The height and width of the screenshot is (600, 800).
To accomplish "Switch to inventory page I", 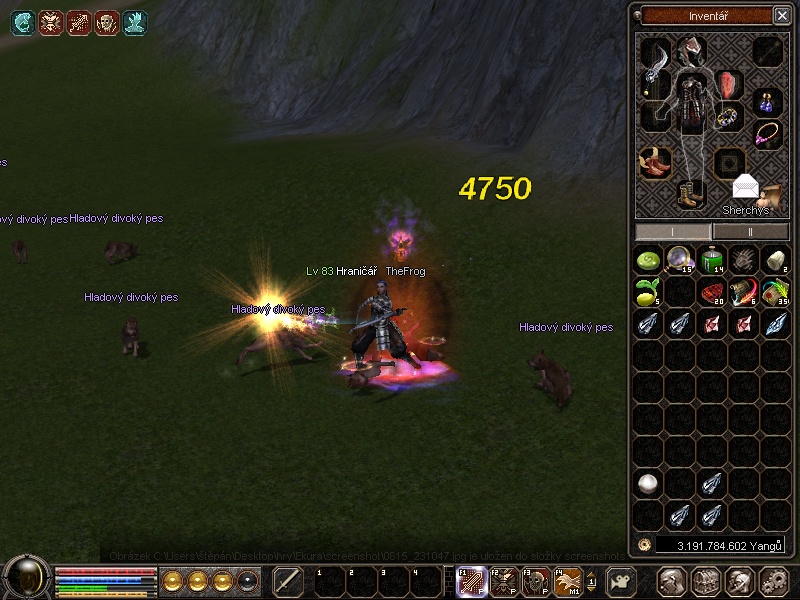I will pos(673,232).
